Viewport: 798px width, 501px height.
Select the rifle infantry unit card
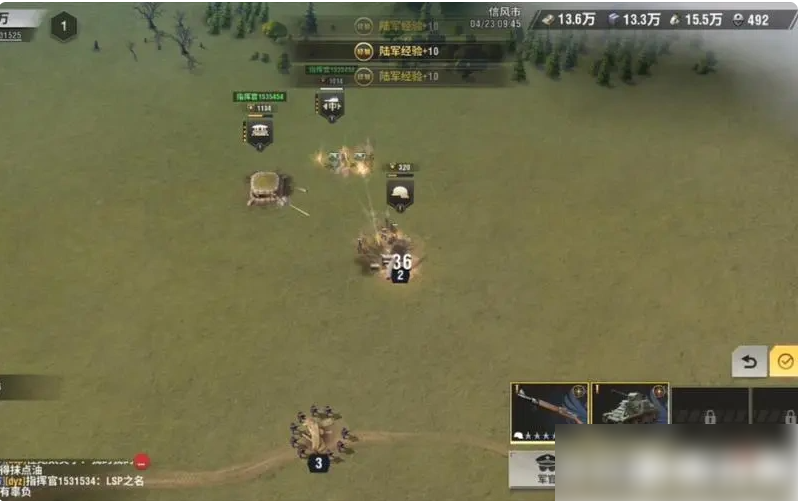[547, 412]
